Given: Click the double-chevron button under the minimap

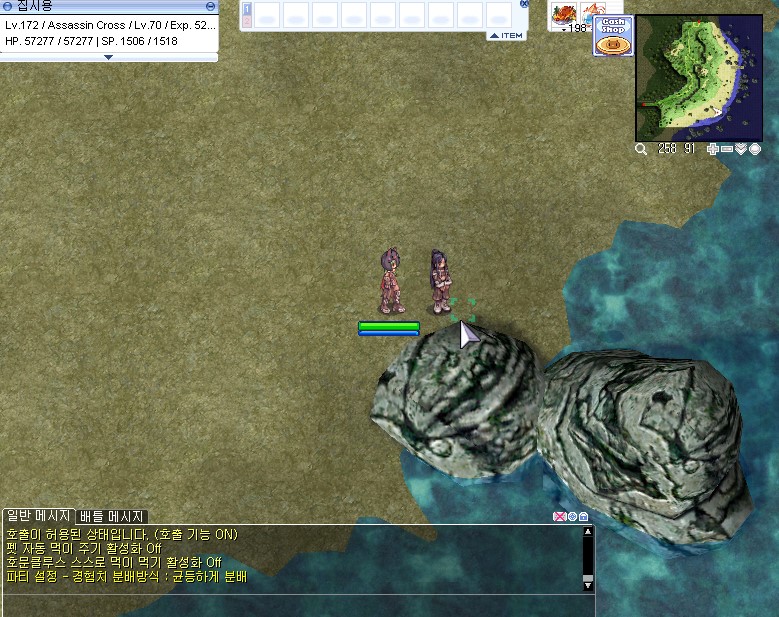Looking at the screenshot, I should coord(741,149).
